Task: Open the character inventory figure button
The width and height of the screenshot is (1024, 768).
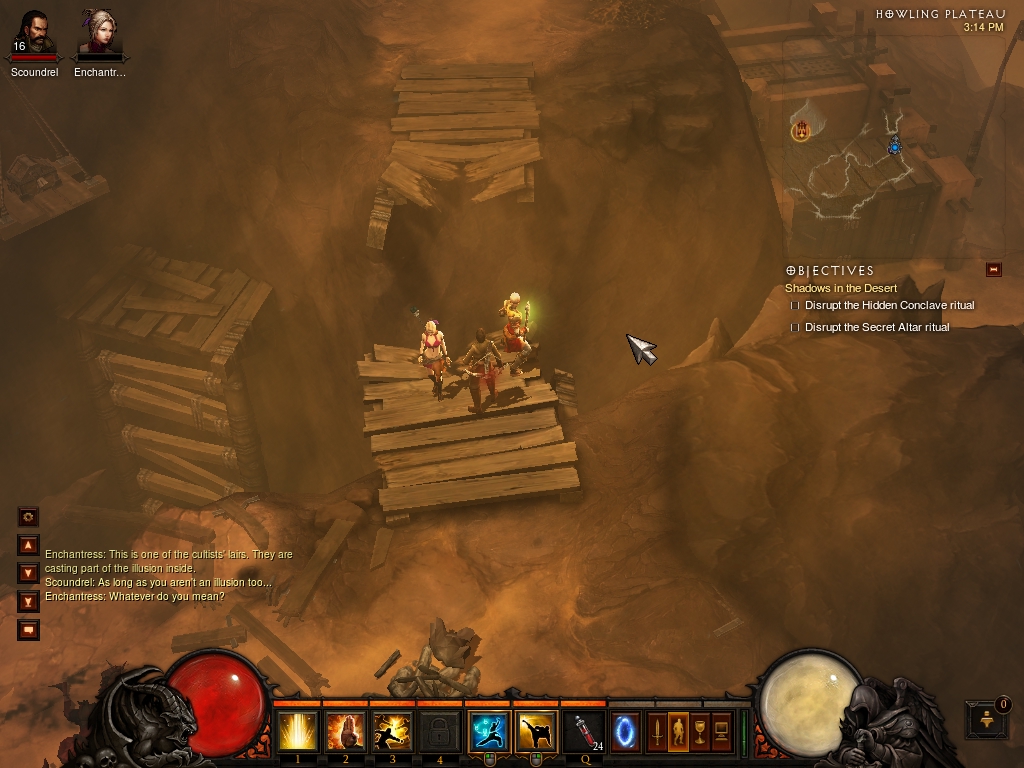Action: 678,732
